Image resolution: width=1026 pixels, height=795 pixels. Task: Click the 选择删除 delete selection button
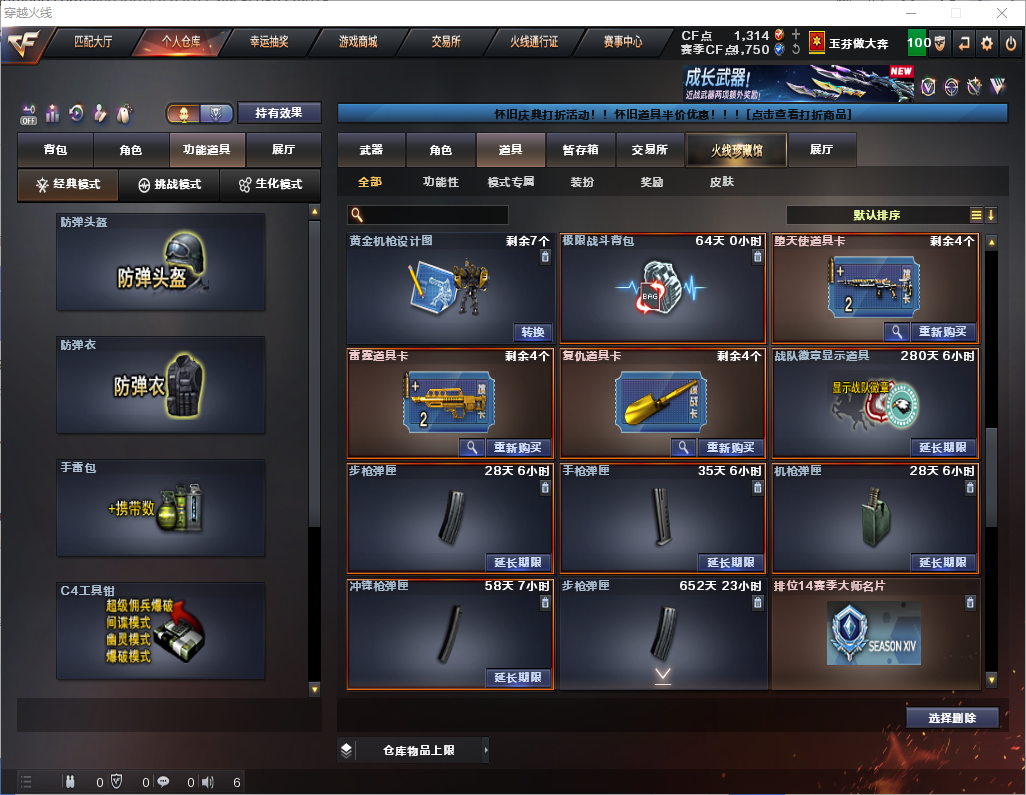[x=952, y=718]
